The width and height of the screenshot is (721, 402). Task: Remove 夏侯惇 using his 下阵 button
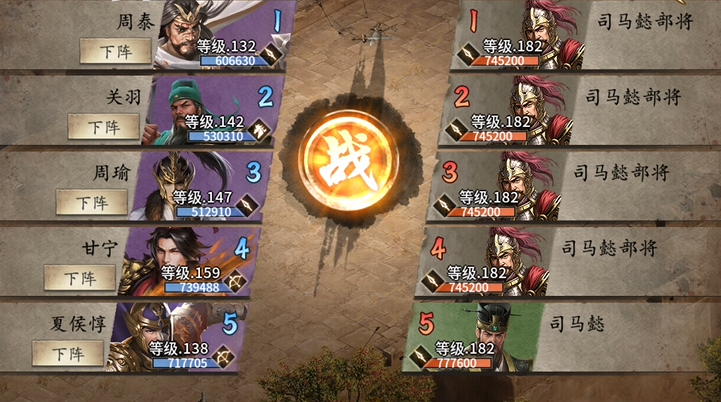(68, 352)
